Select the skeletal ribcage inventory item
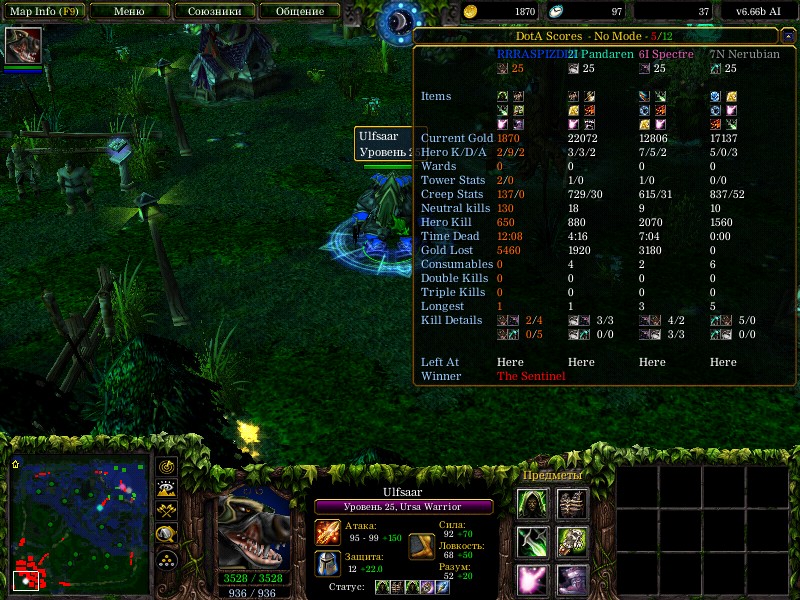 tap(572, 502)
